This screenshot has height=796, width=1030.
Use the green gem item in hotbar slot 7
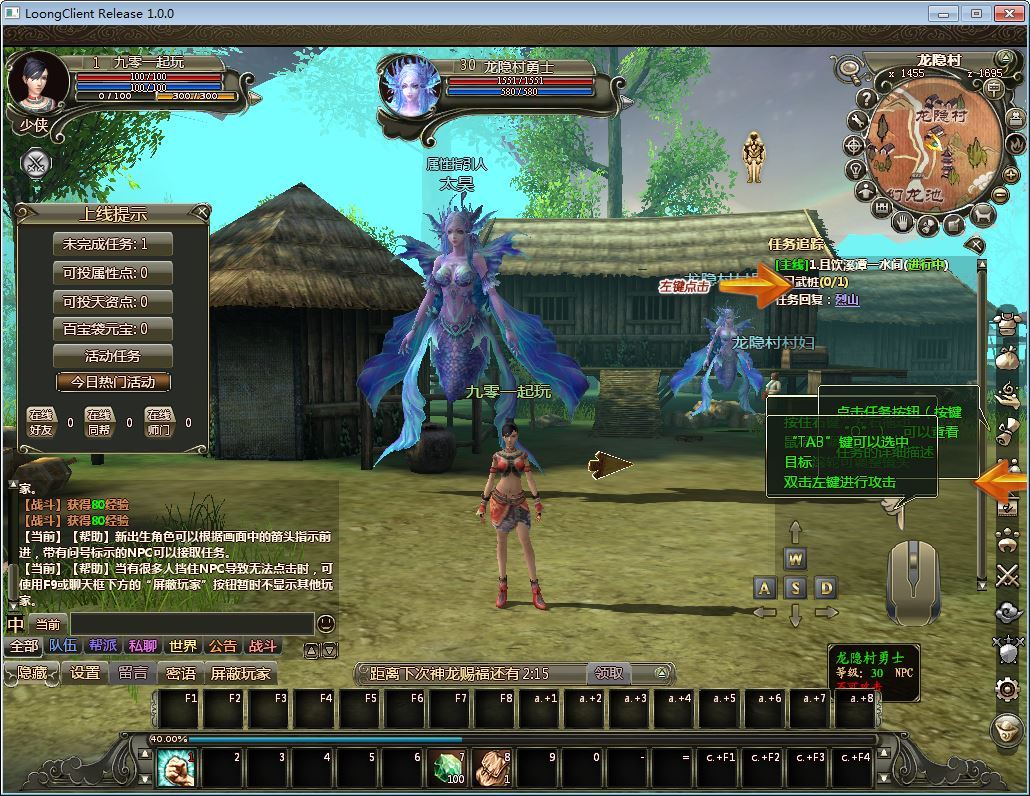(x=446, y=768)
